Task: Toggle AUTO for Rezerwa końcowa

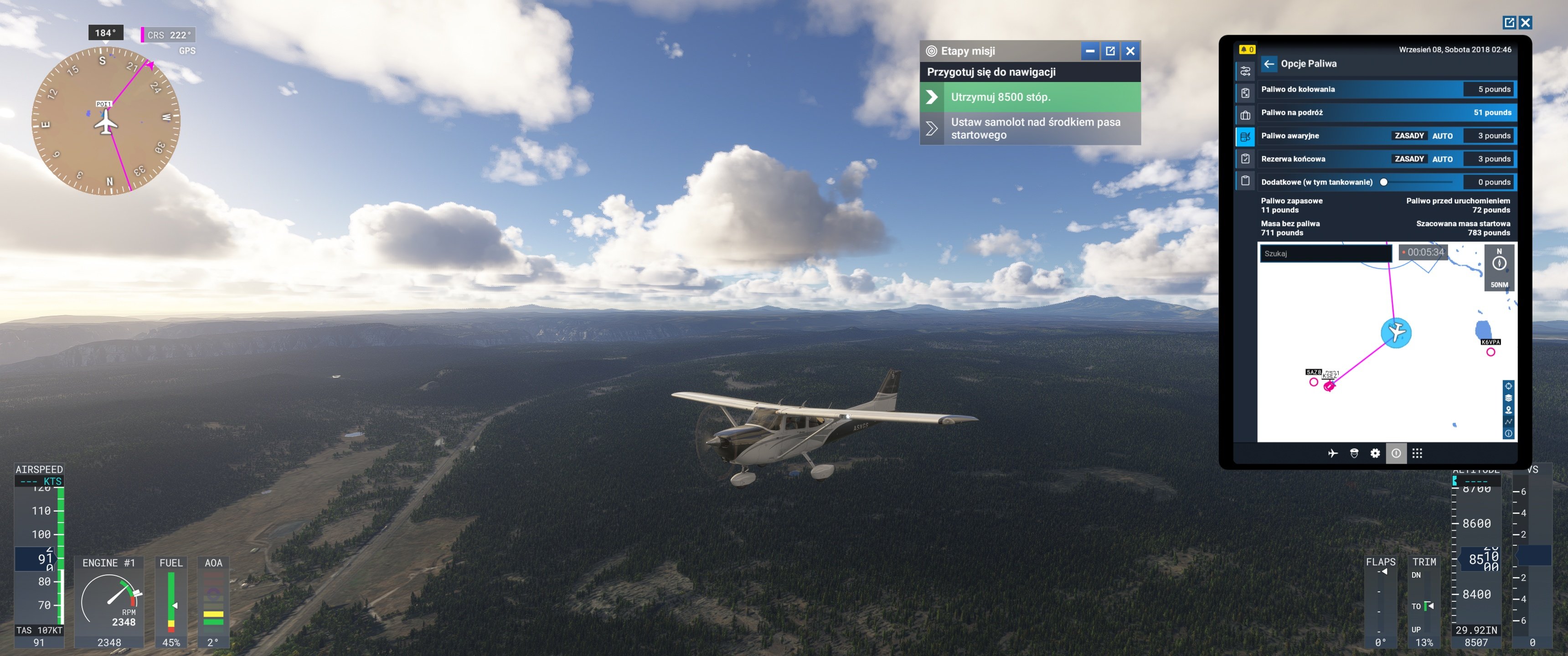Action: tap(1442, 159)
